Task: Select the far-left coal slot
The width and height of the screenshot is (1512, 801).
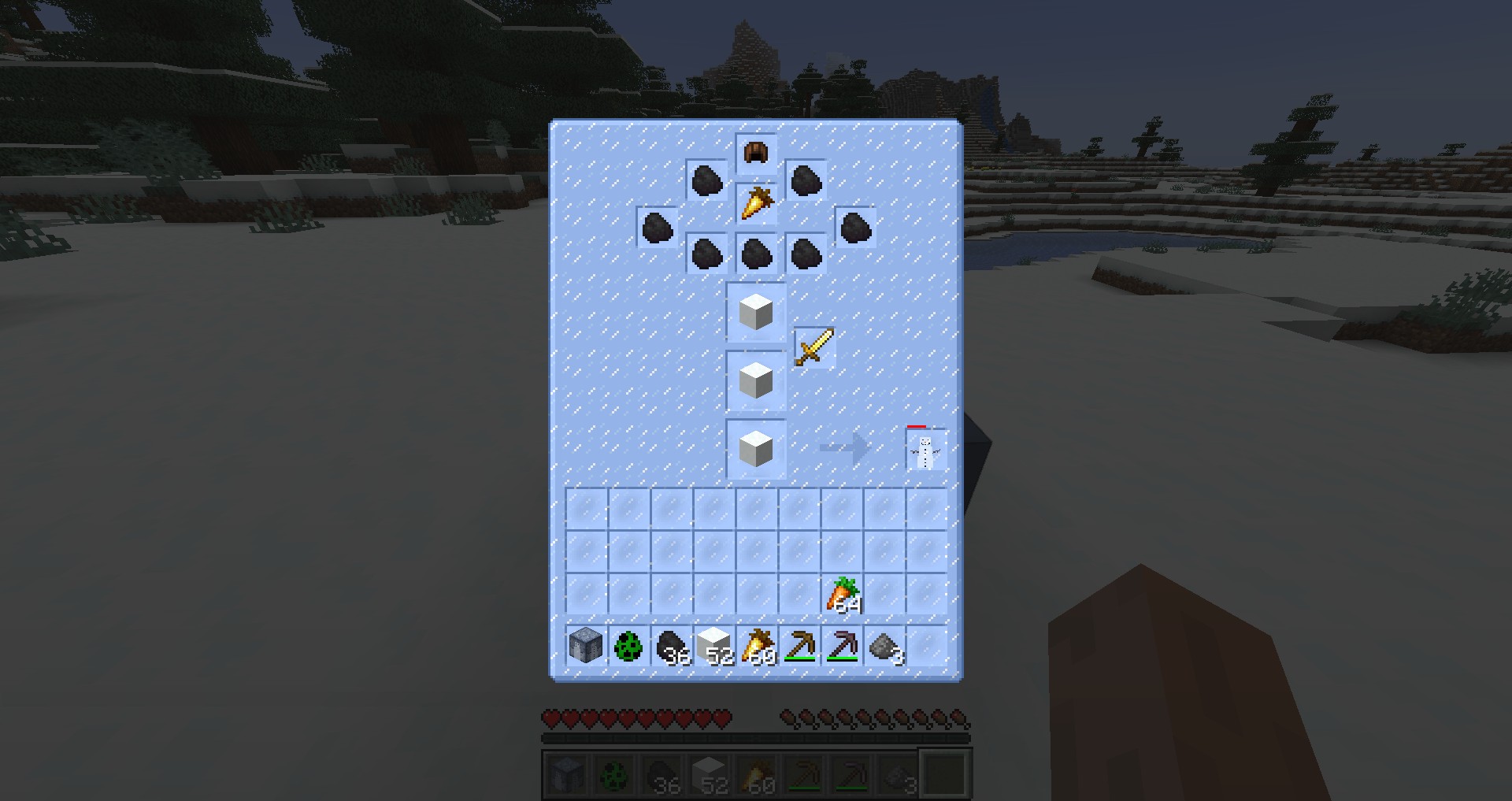Action: (x=657, y=228)
